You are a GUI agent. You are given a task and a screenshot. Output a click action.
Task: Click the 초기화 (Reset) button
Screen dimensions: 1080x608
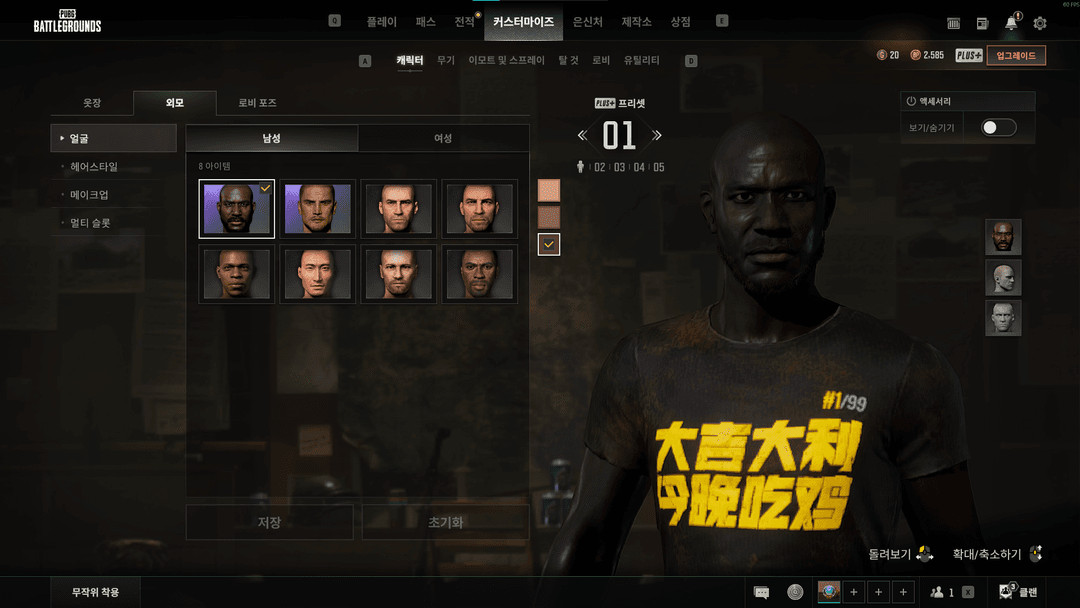click(x=445, y=522)
